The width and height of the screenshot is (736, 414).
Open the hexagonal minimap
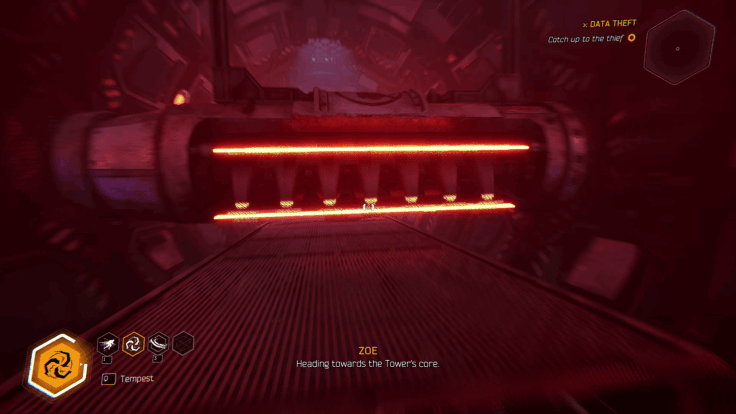[x=679, y=47]
